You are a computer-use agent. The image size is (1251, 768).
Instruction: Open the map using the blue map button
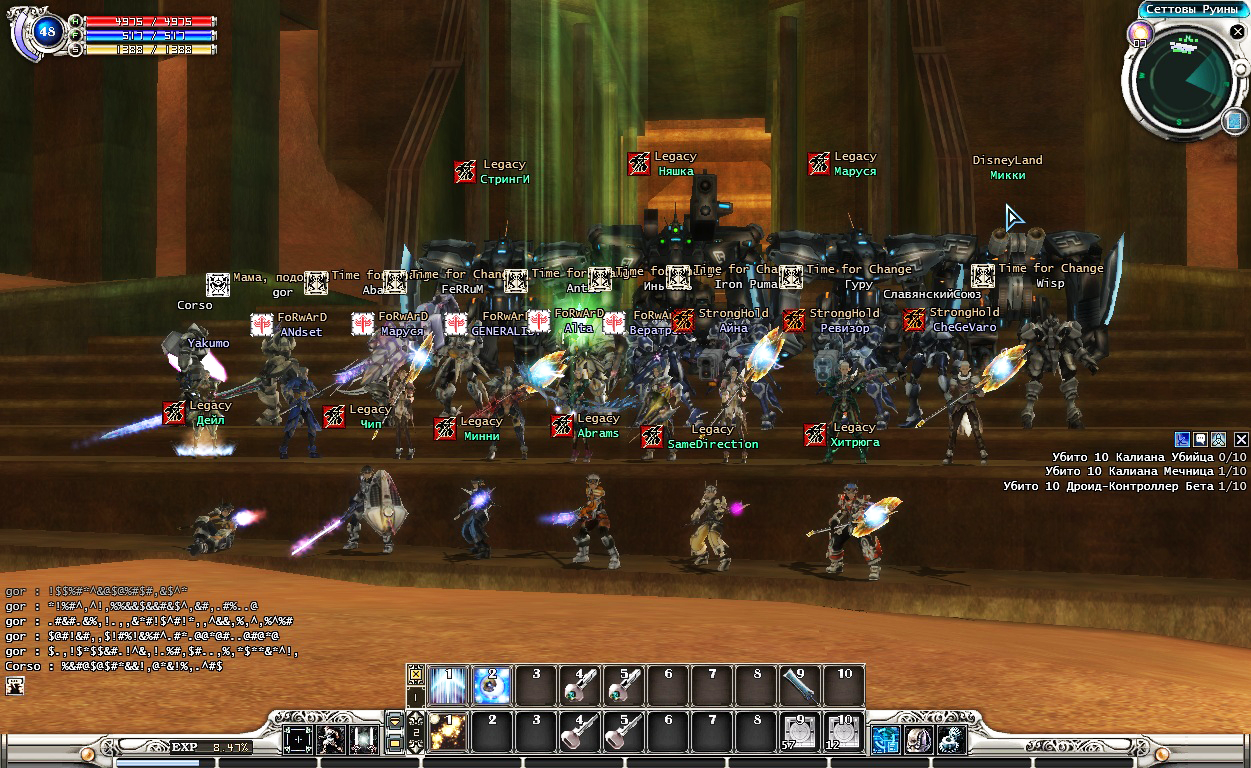point(1235,121)
